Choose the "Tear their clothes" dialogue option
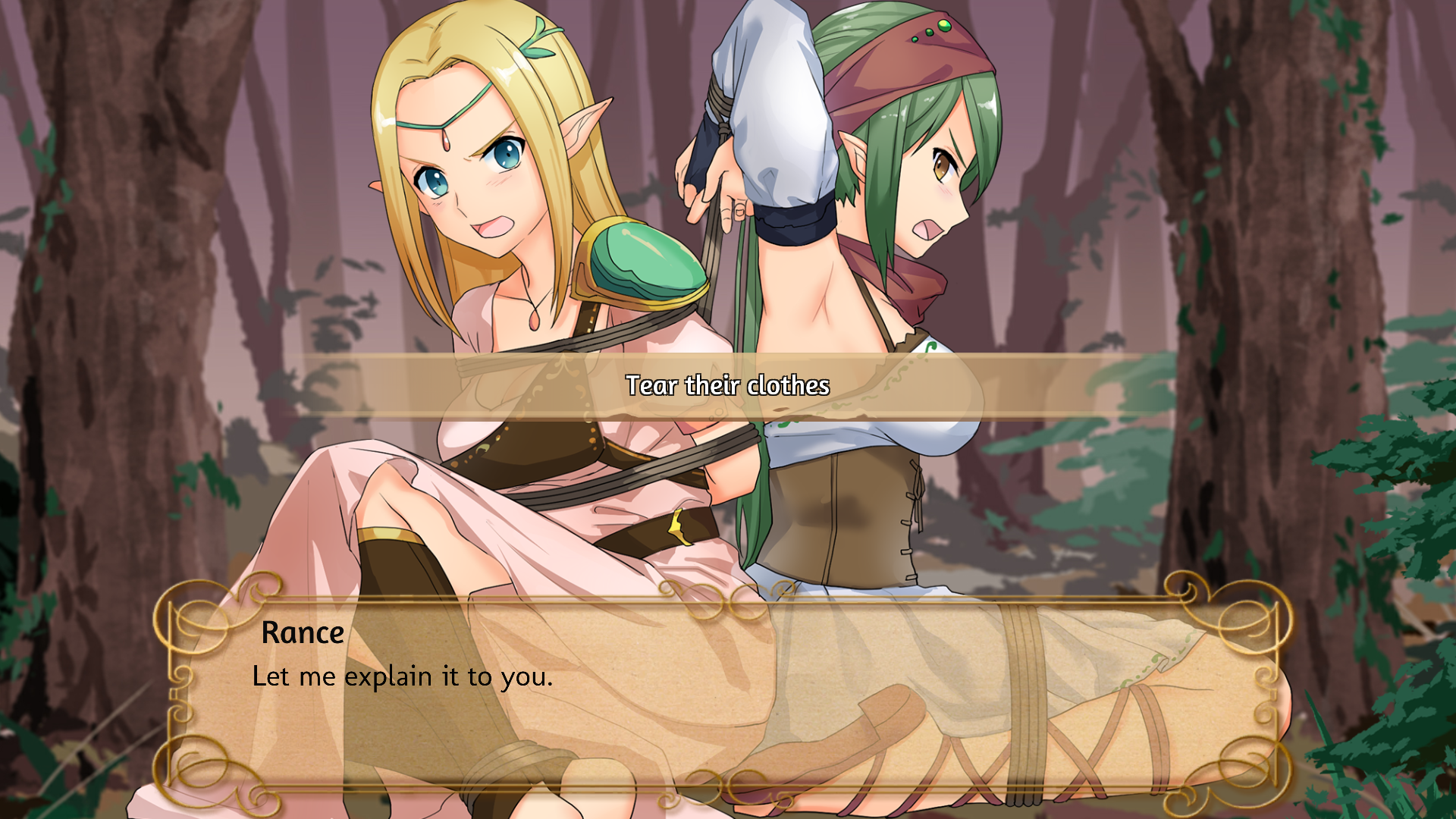1456x819 pixels. point(727,386)
